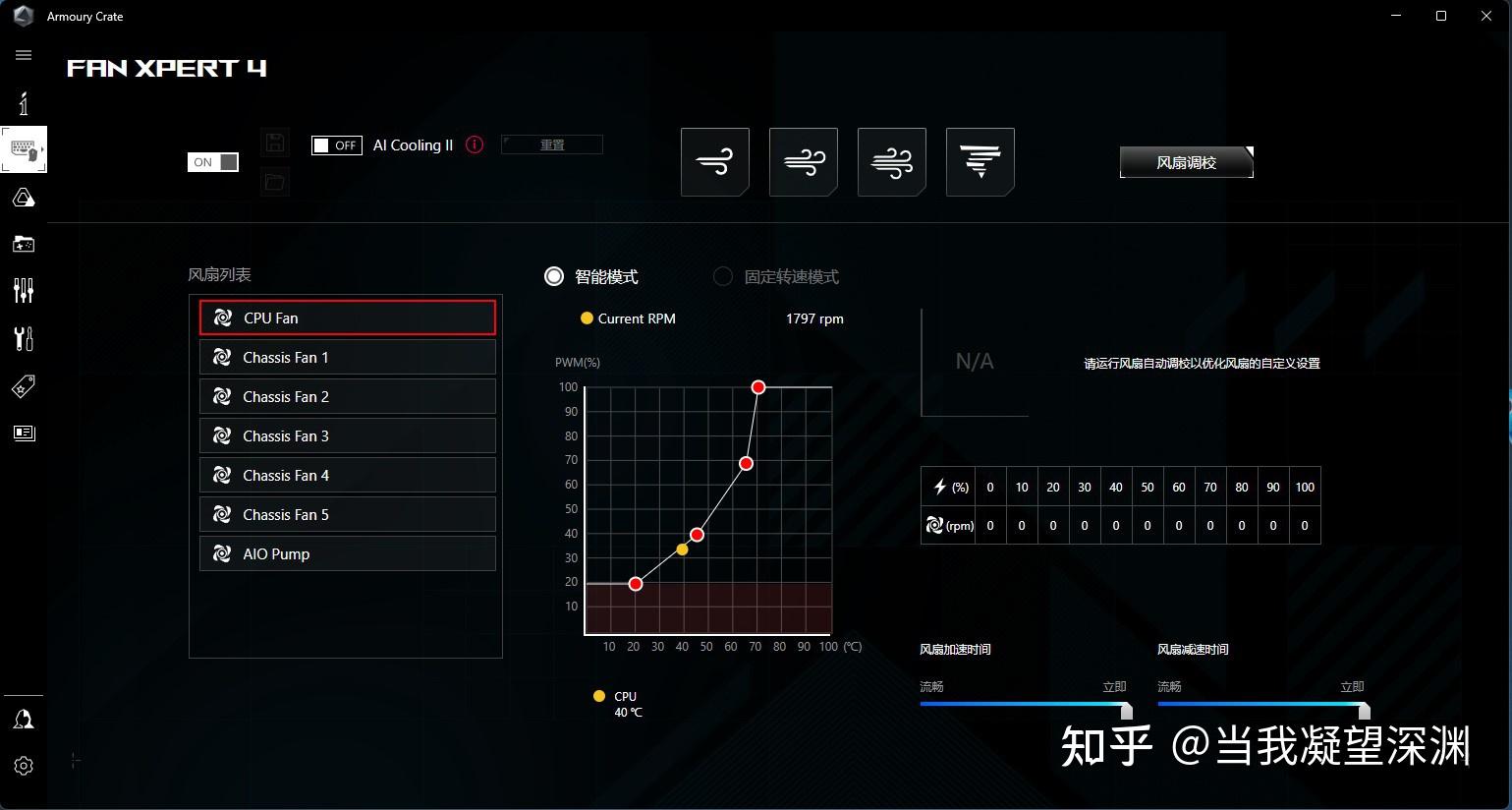The width and height of the screenshot is (1512, 810).
Task: Open the tools icon in the sidebar
Action: [x=23, y=338]
